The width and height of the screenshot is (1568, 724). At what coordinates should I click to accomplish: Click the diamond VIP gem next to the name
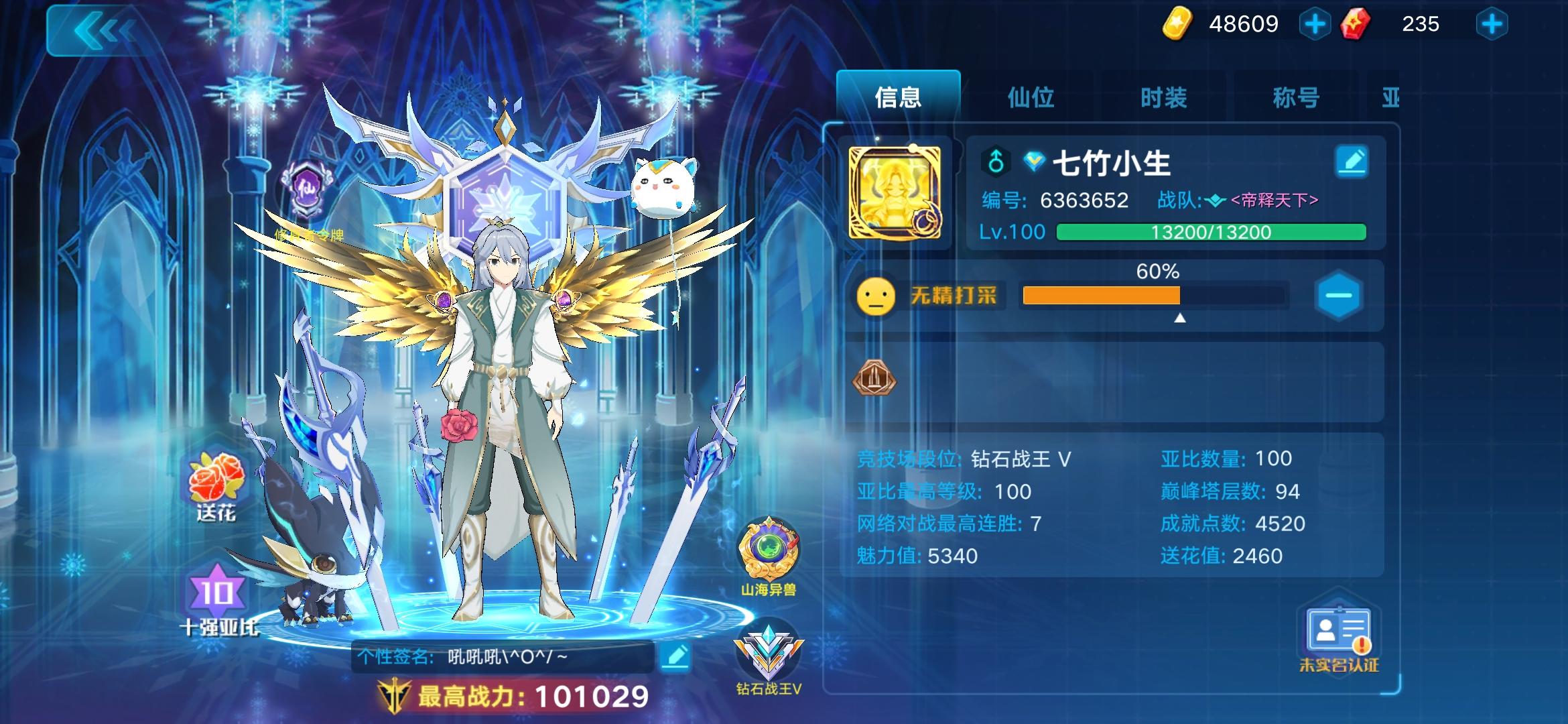[1036, 160]
